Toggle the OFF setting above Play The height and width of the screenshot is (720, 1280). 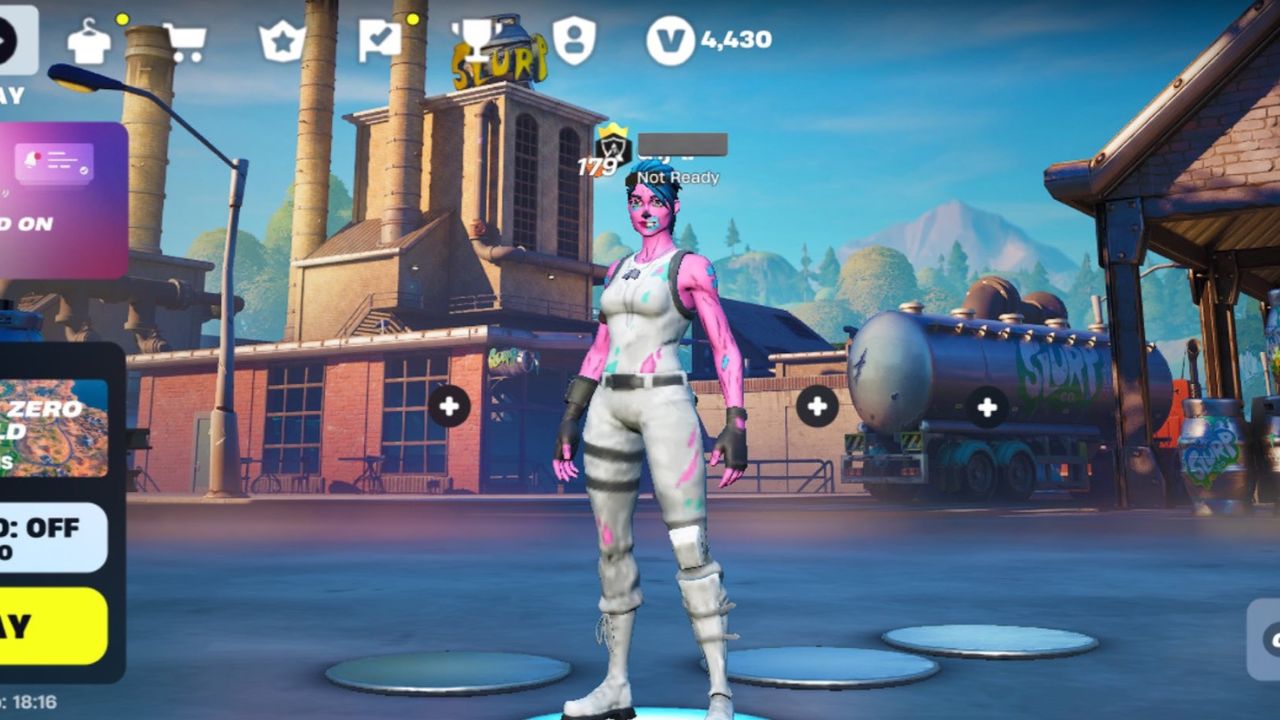(52, 537)
